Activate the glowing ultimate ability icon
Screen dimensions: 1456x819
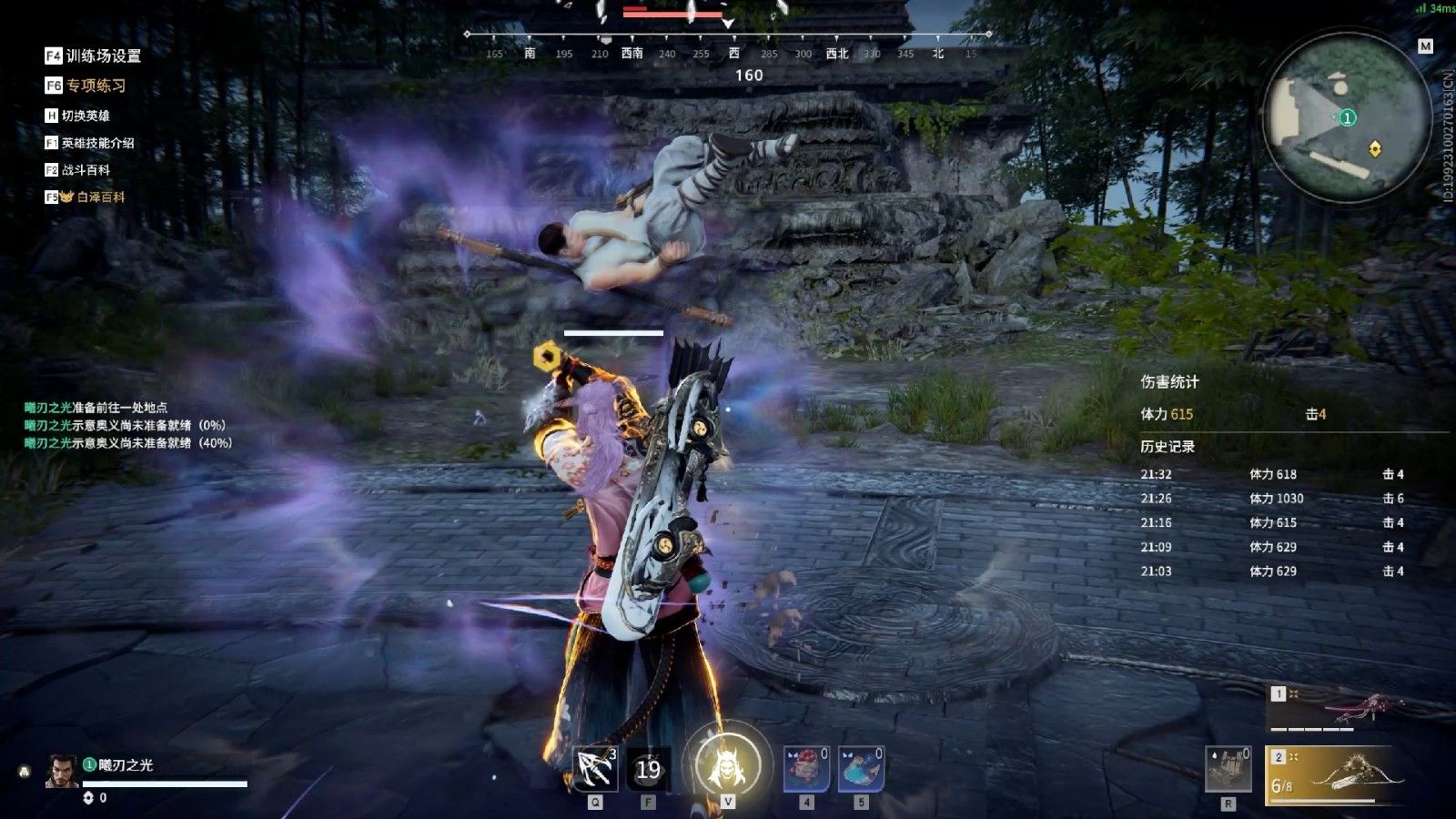point(727,765)
